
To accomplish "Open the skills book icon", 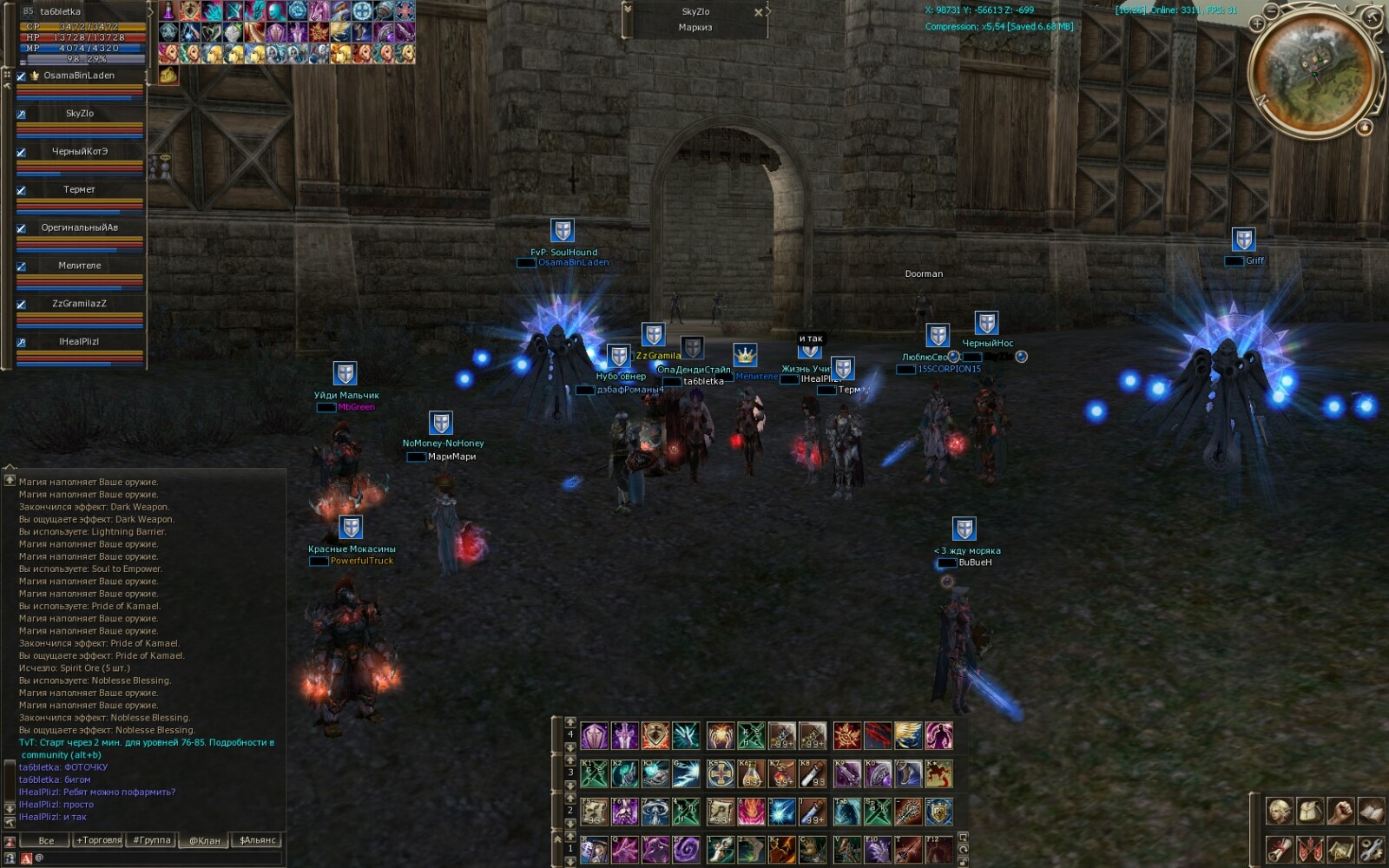I will (x=1371, y=812).
